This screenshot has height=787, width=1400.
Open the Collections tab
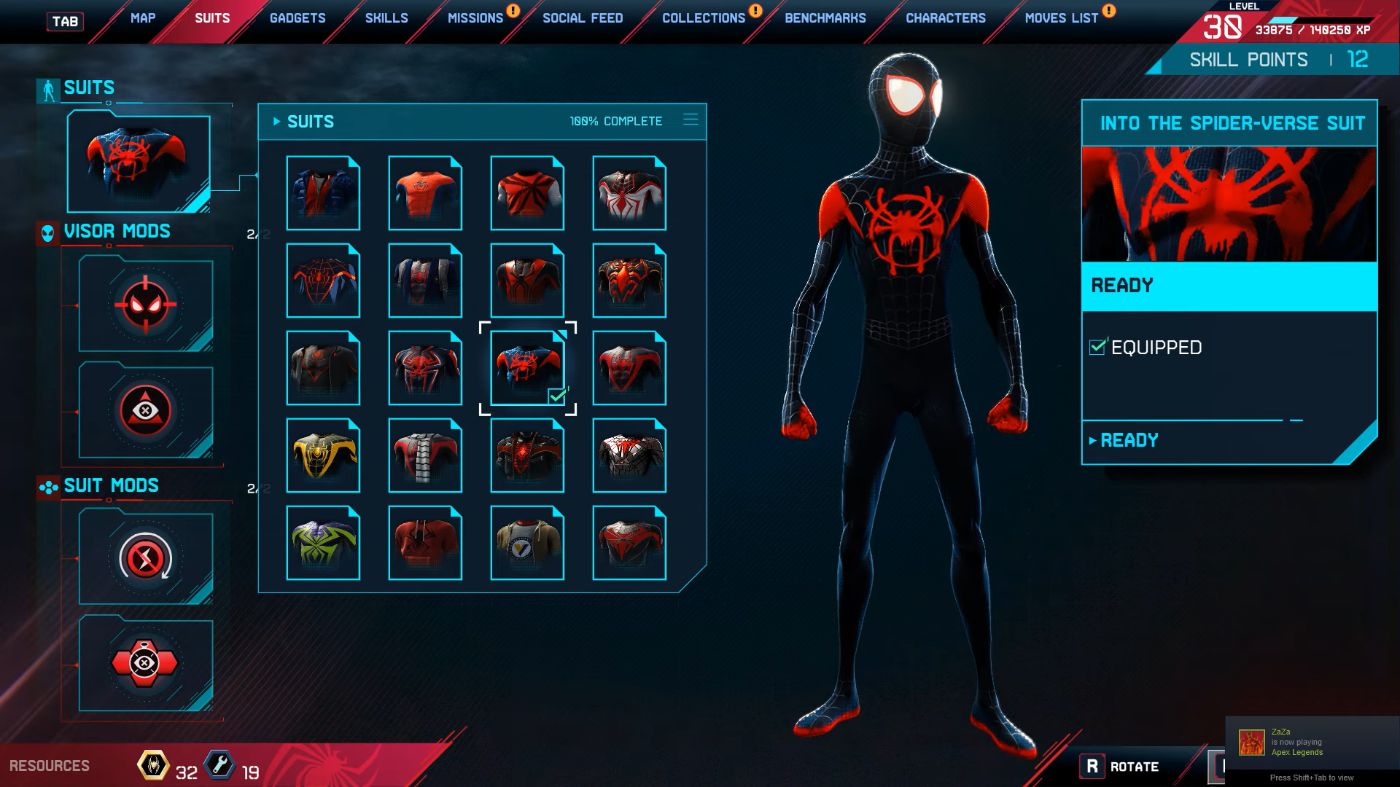click(x=703, y=18)
